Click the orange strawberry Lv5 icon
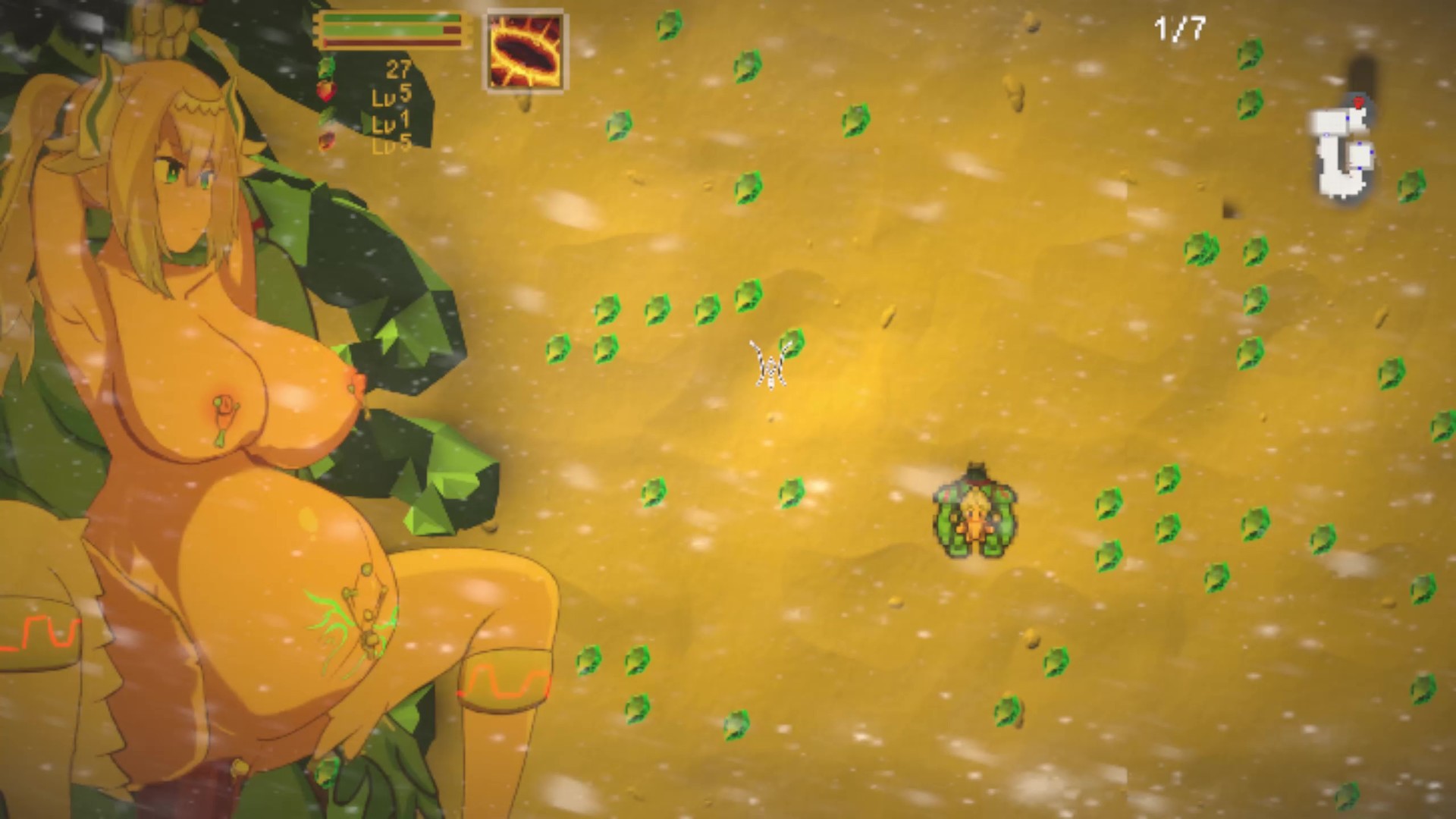1456x819 pixels. point(326,142)
